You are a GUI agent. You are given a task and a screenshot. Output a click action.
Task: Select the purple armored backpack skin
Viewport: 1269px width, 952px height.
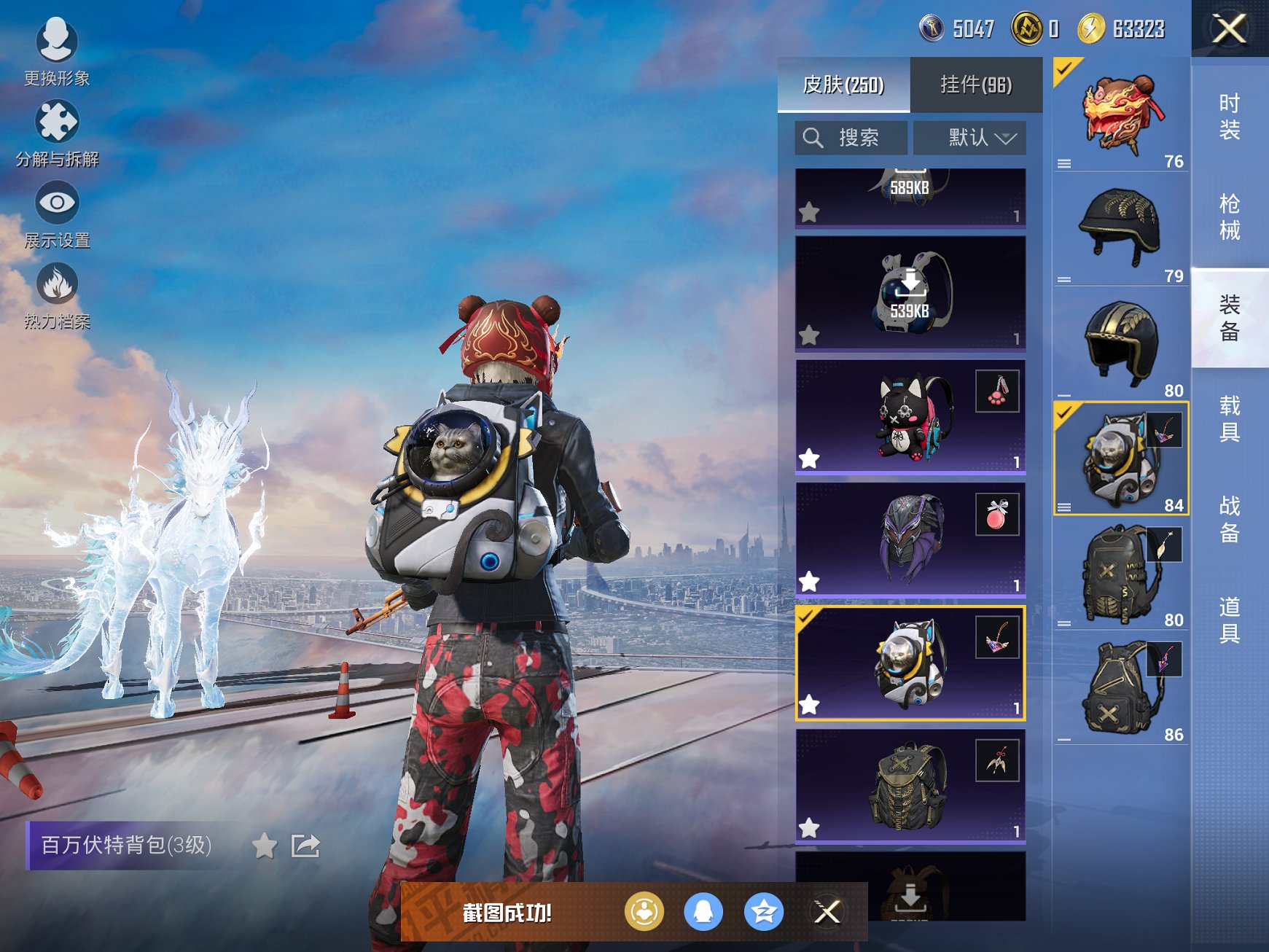click(x=910, y=539)
